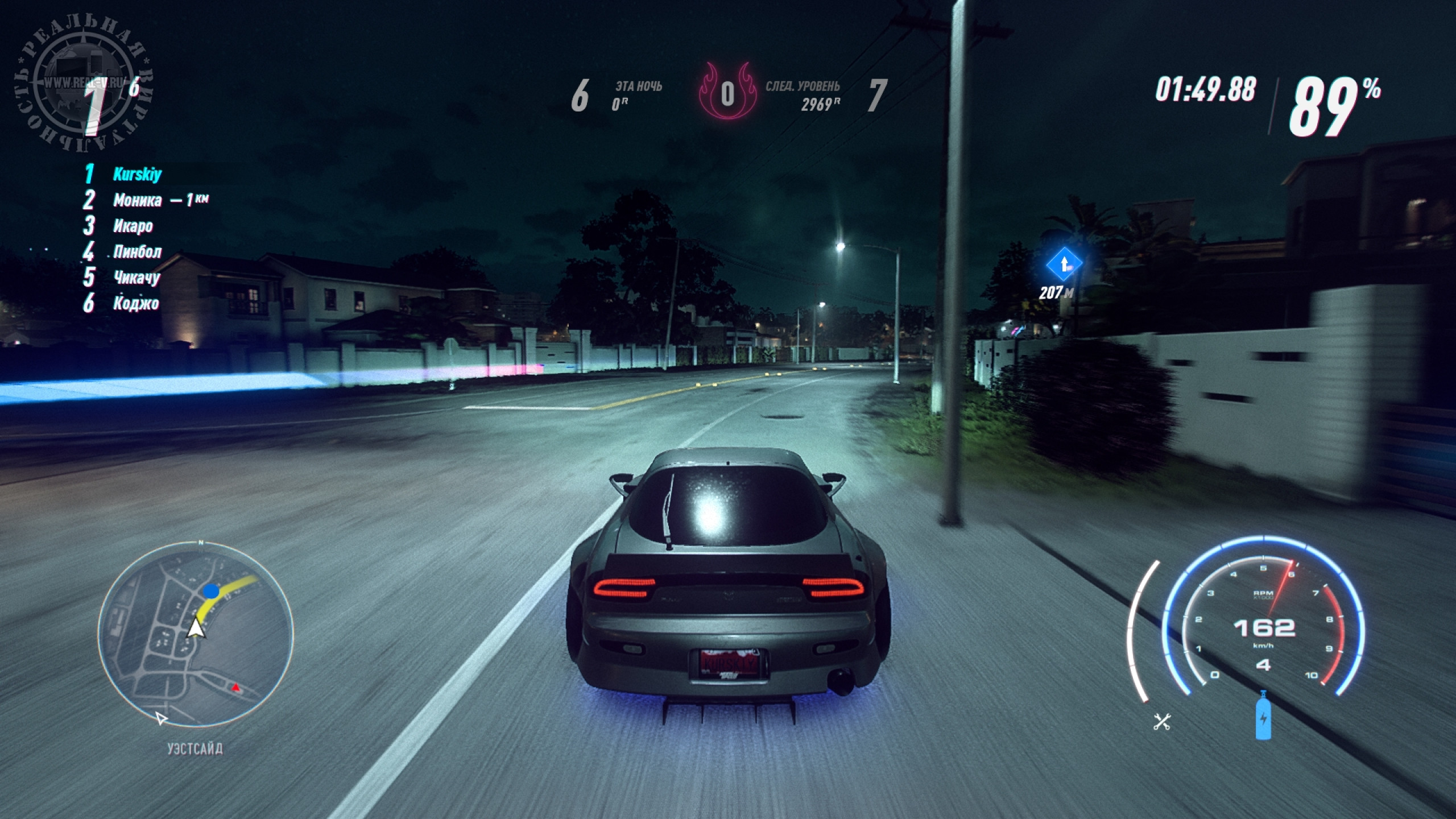
Task: Select Чикачу in the racer list
Action: pos(136,278)
